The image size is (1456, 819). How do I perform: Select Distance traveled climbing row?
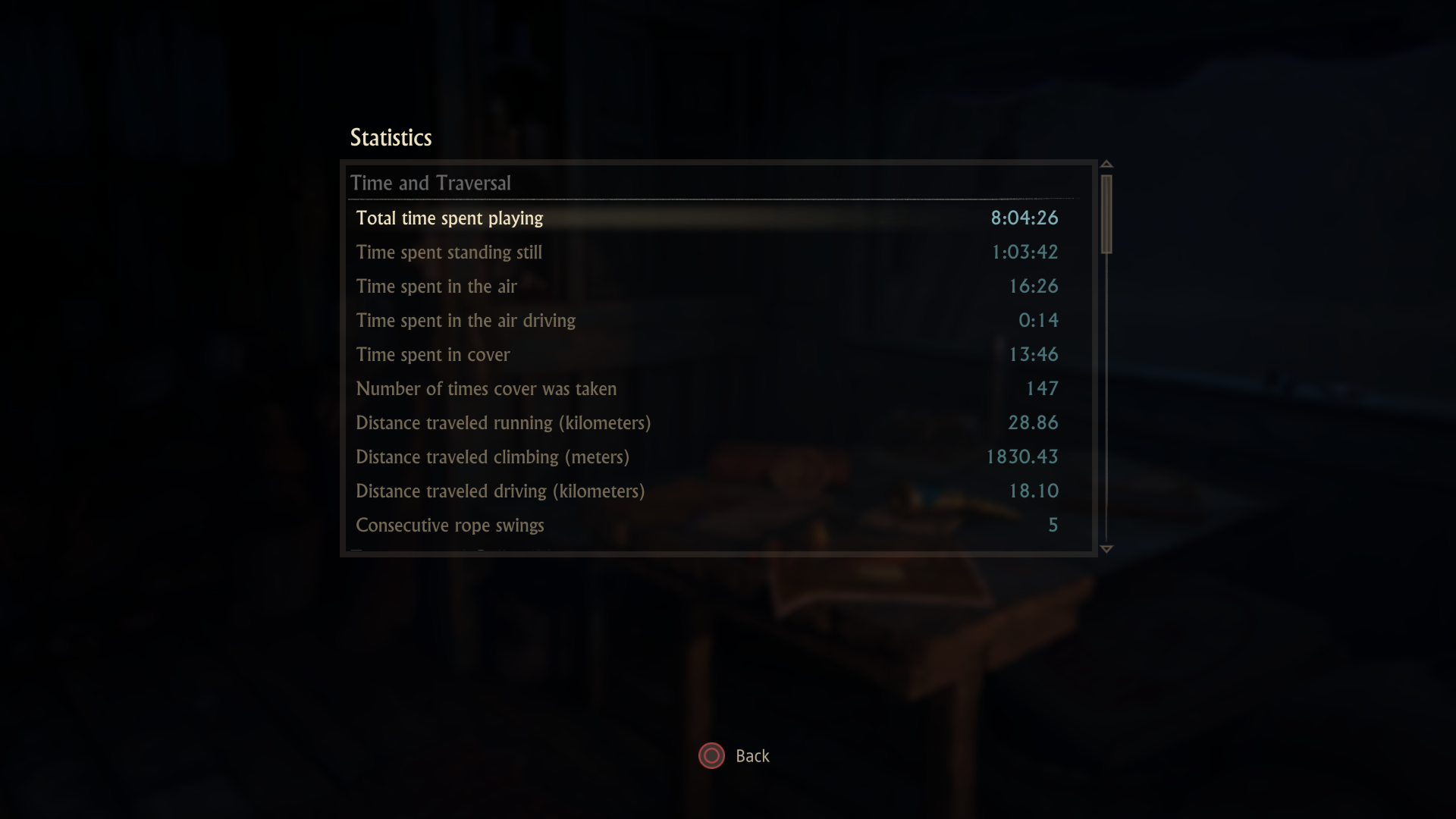(707, 457)
